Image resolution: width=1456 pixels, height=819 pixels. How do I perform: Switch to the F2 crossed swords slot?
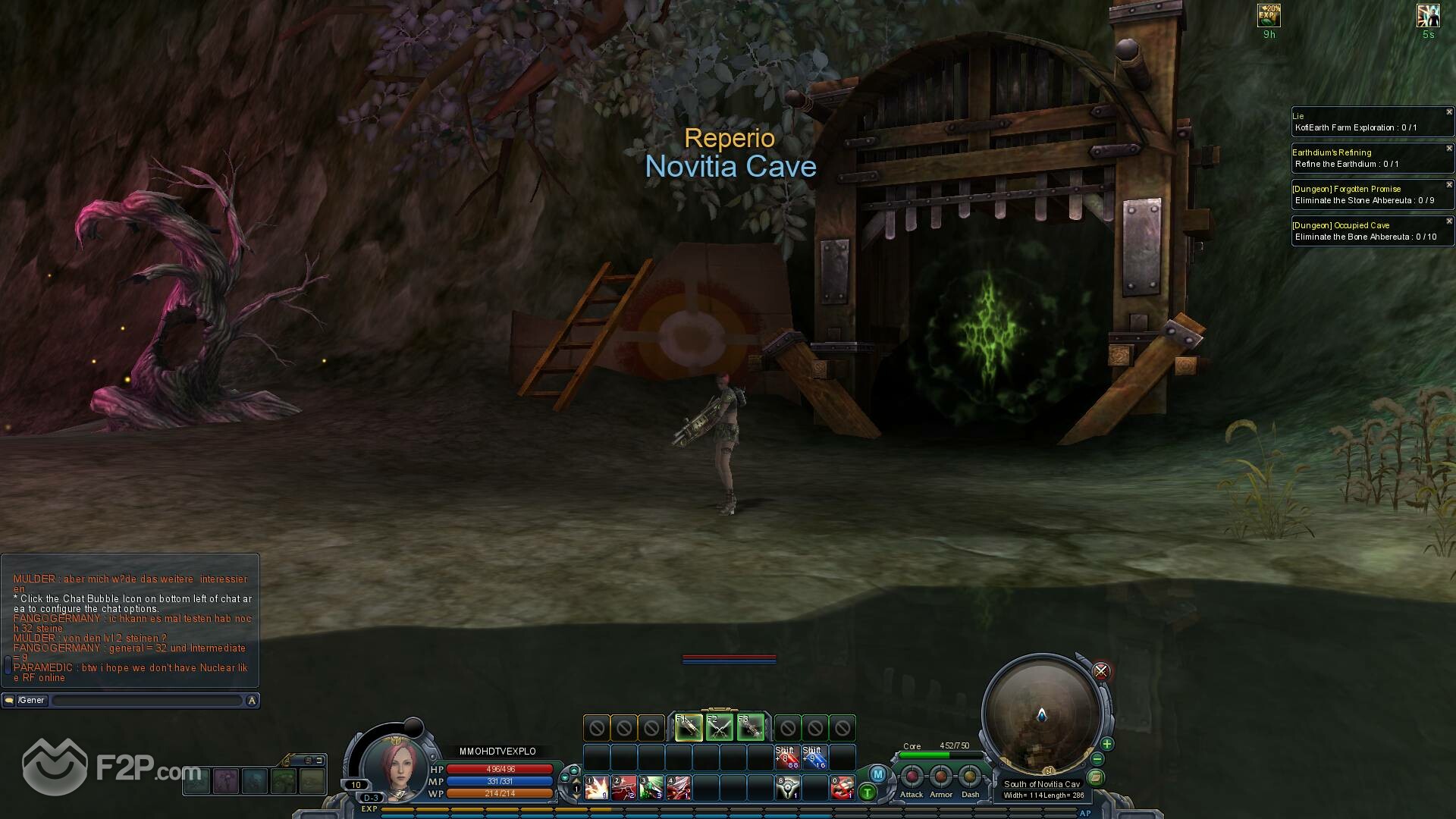click(x=720, y=728)
